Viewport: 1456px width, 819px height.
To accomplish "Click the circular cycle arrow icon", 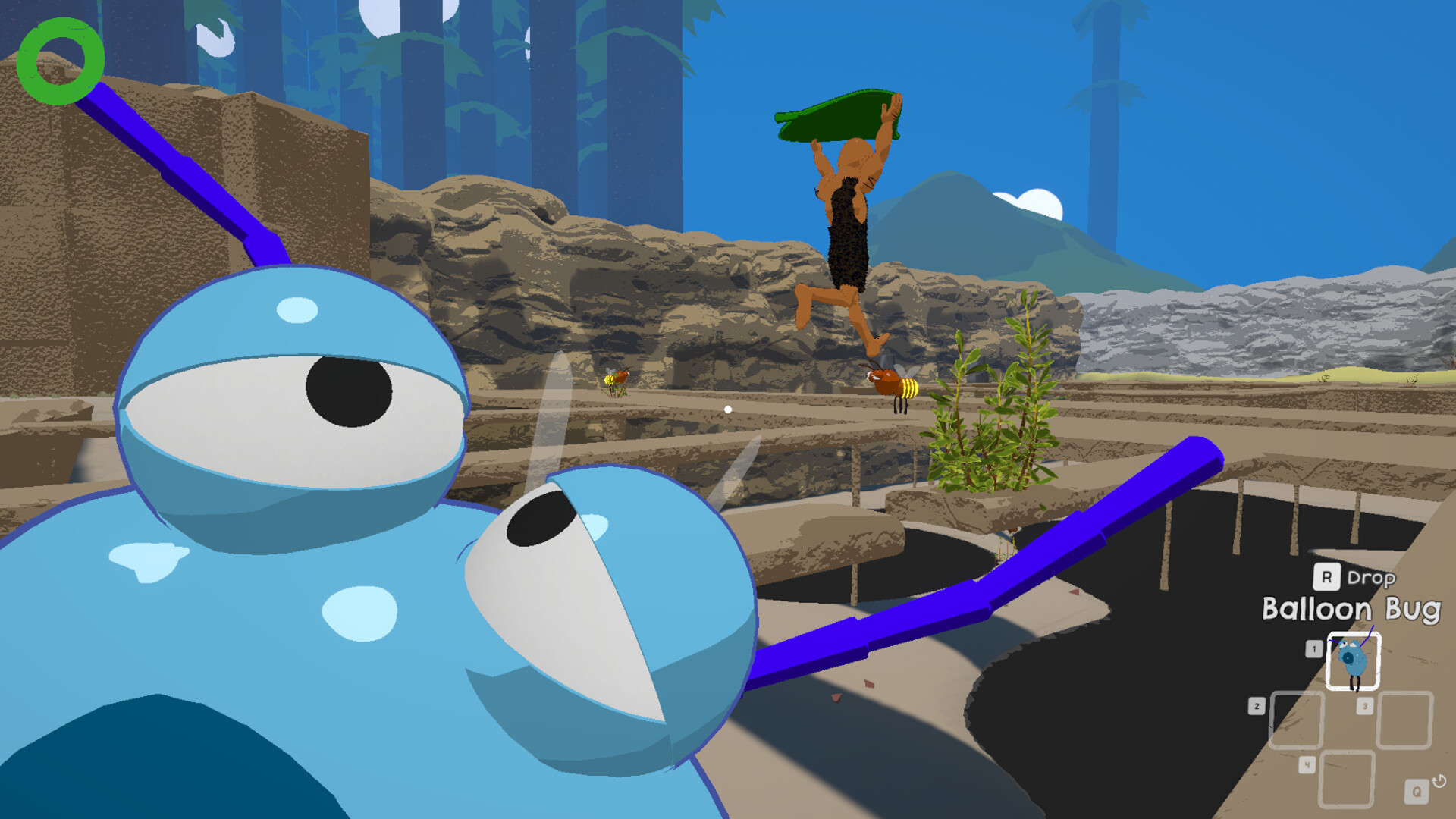I will pos(1439,781).
